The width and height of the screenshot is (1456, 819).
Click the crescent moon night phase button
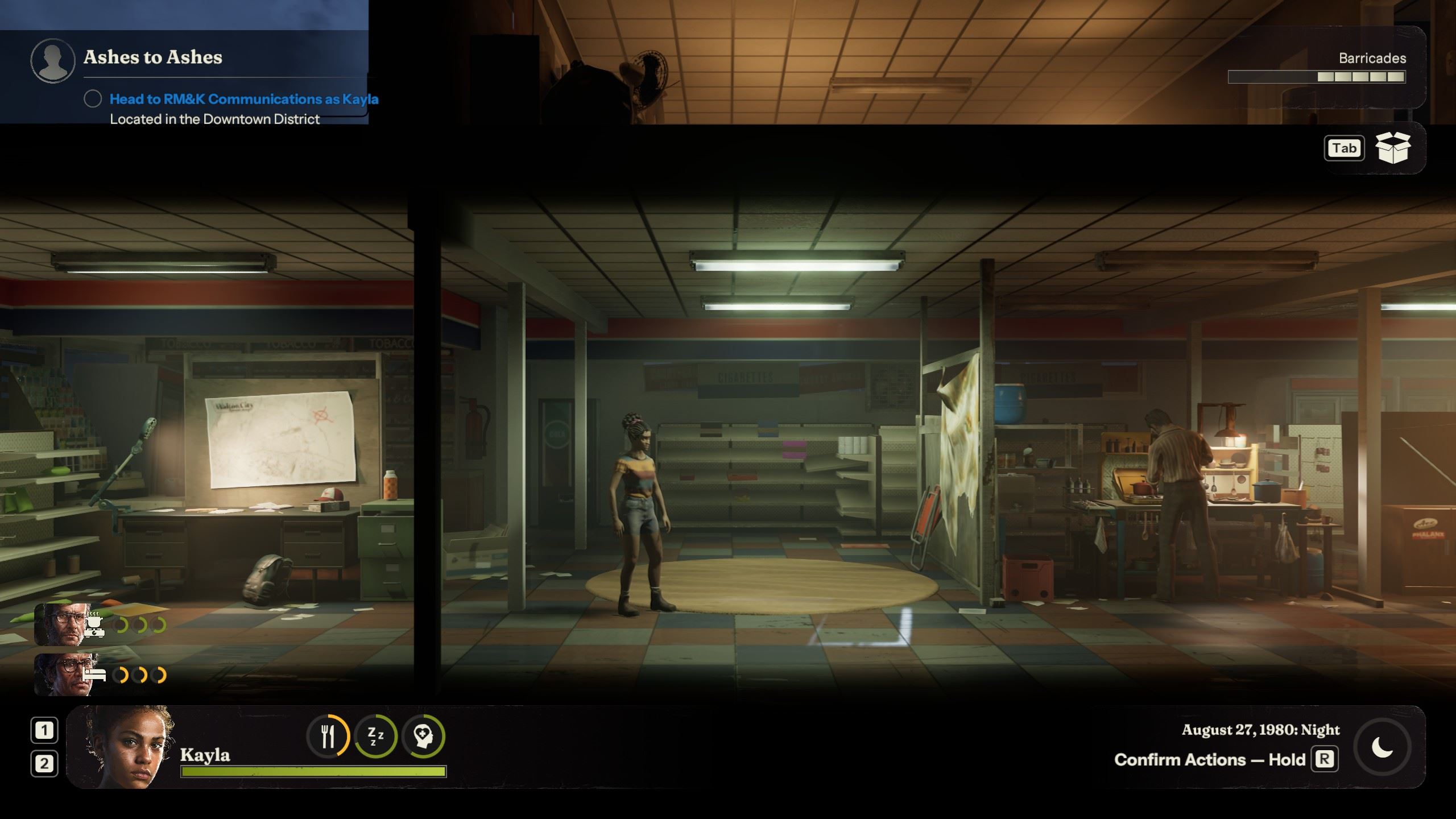(1382, 747)
